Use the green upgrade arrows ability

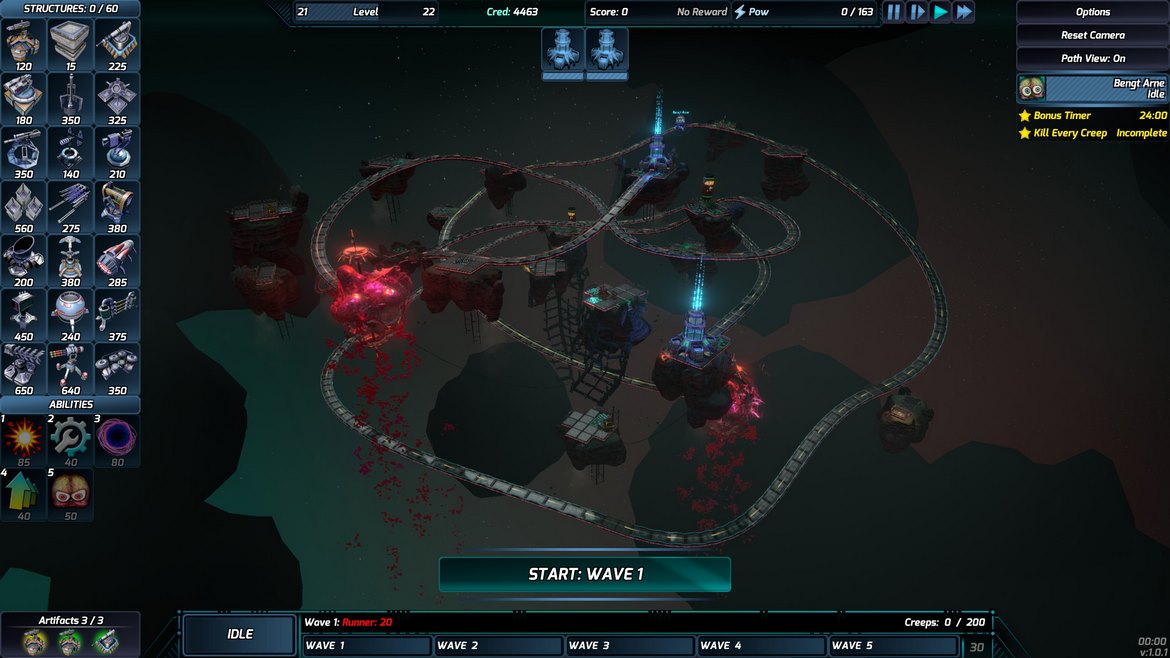point(24,492)
